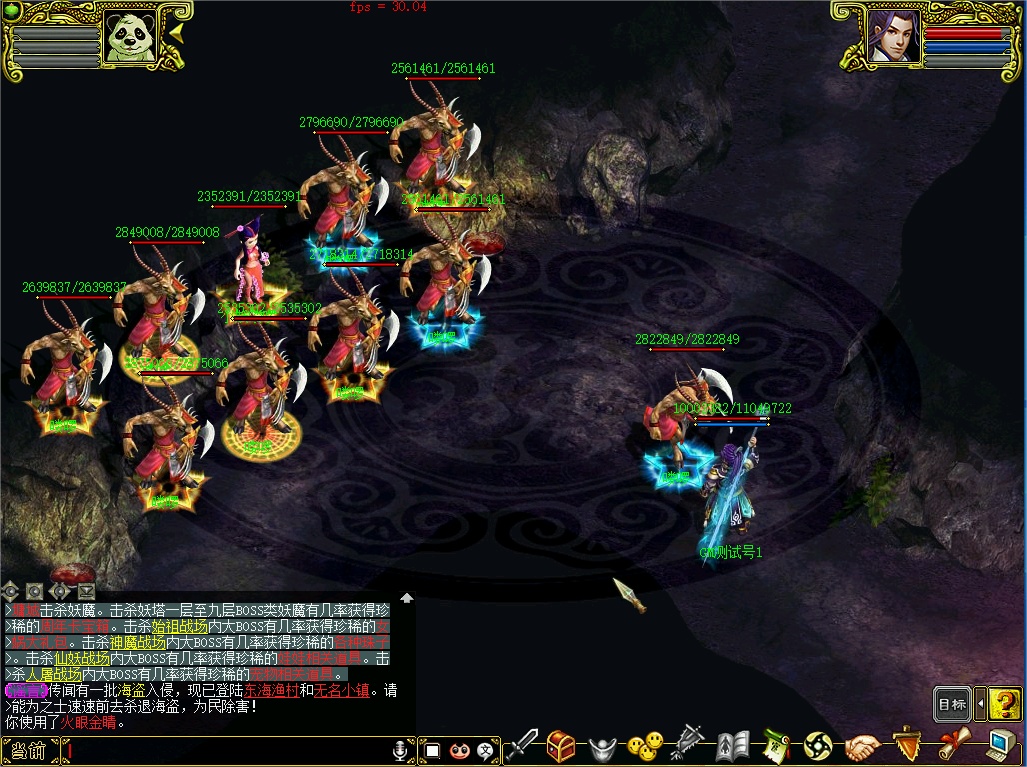
Task: Open the yellow question mark help
Action: coord(1004,704)
